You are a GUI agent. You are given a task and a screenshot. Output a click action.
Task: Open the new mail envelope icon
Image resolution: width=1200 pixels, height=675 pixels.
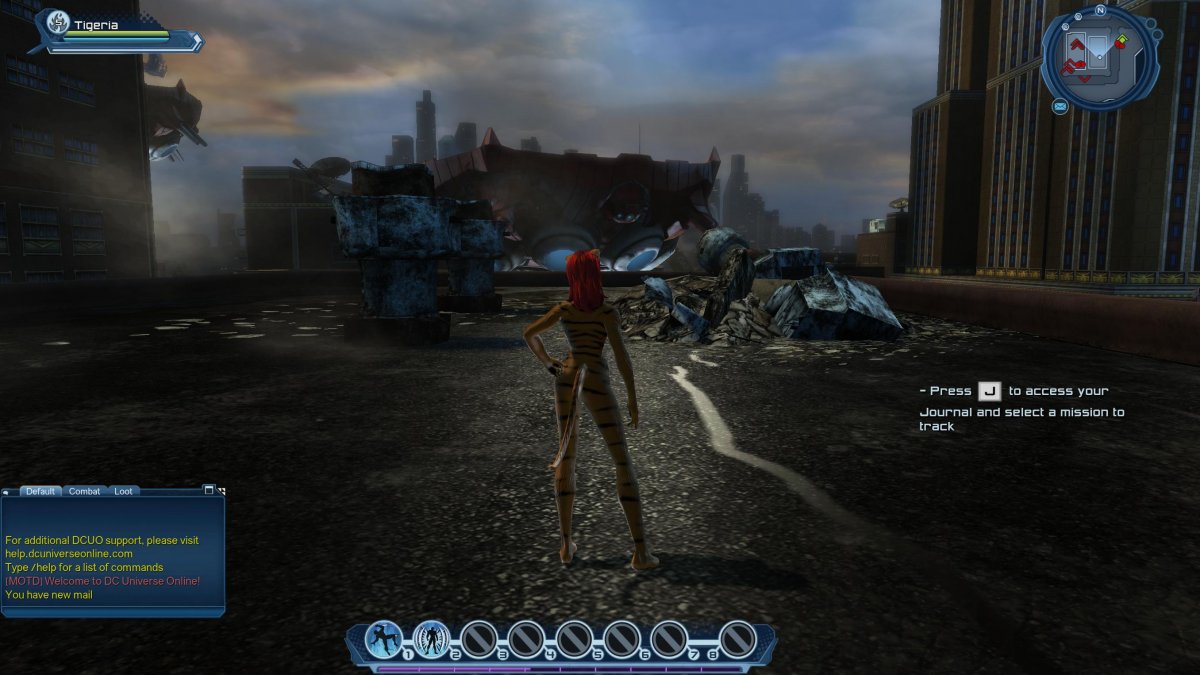(1059, 106)
